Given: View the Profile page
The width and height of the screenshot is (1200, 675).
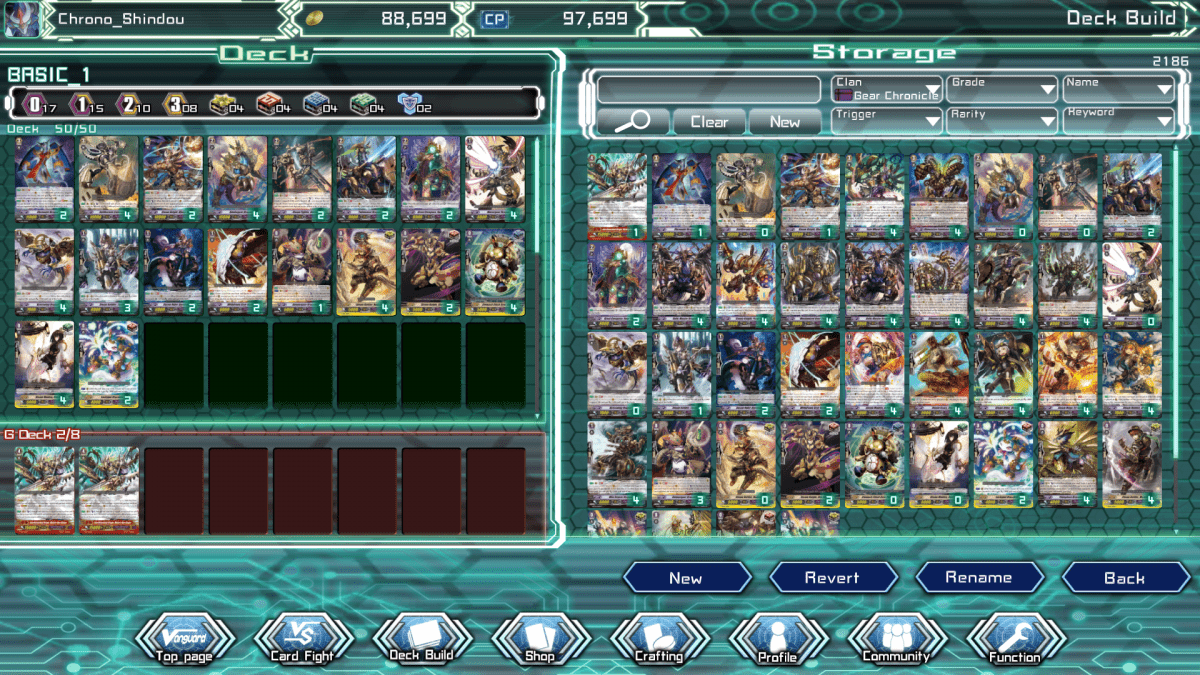Looking at the screenshot, I should (x=778, y=640).
